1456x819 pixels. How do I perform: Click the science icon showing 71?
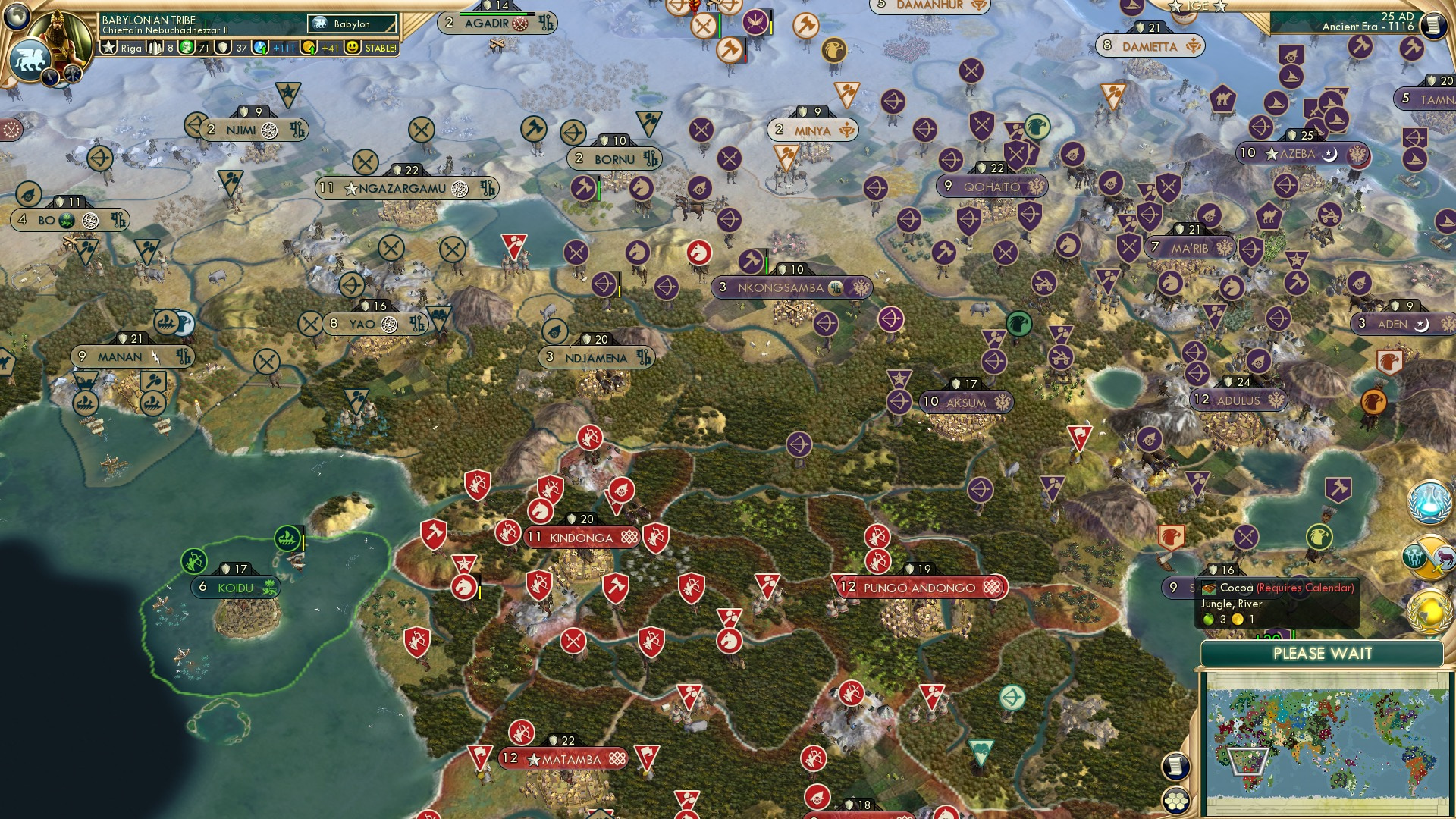[186, 47]
